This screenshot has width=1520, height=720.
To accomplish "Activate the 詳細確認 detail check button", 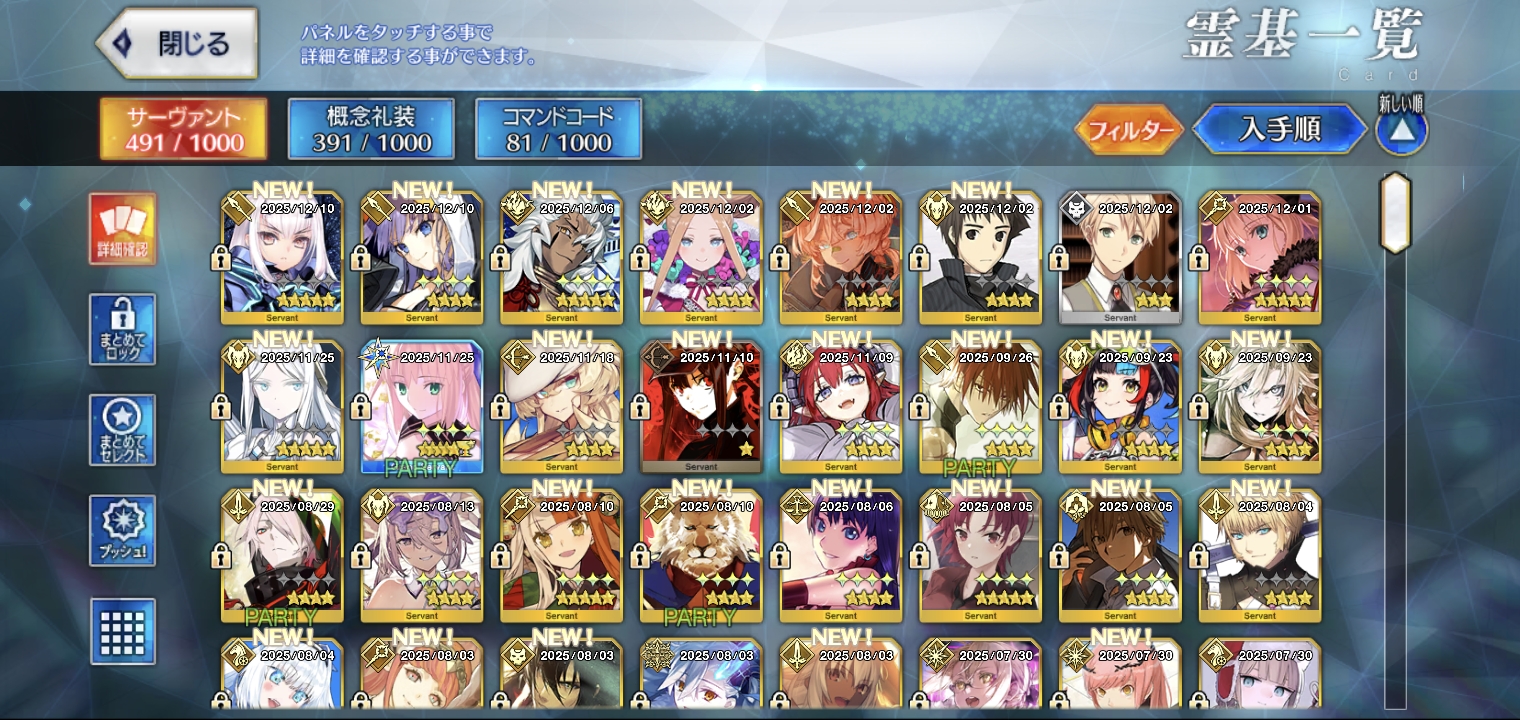I will (122, 229).
